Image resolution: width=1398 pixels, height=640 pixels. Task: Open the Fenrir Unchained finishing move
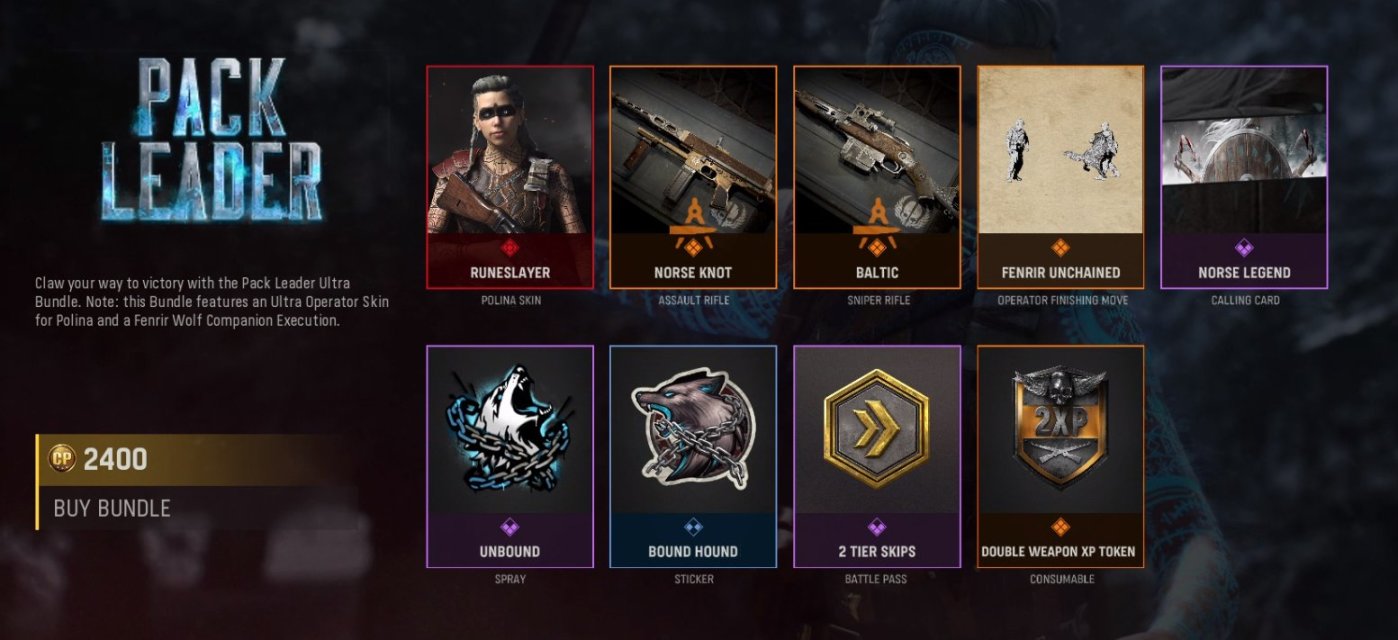click(x=1060, y=177)
